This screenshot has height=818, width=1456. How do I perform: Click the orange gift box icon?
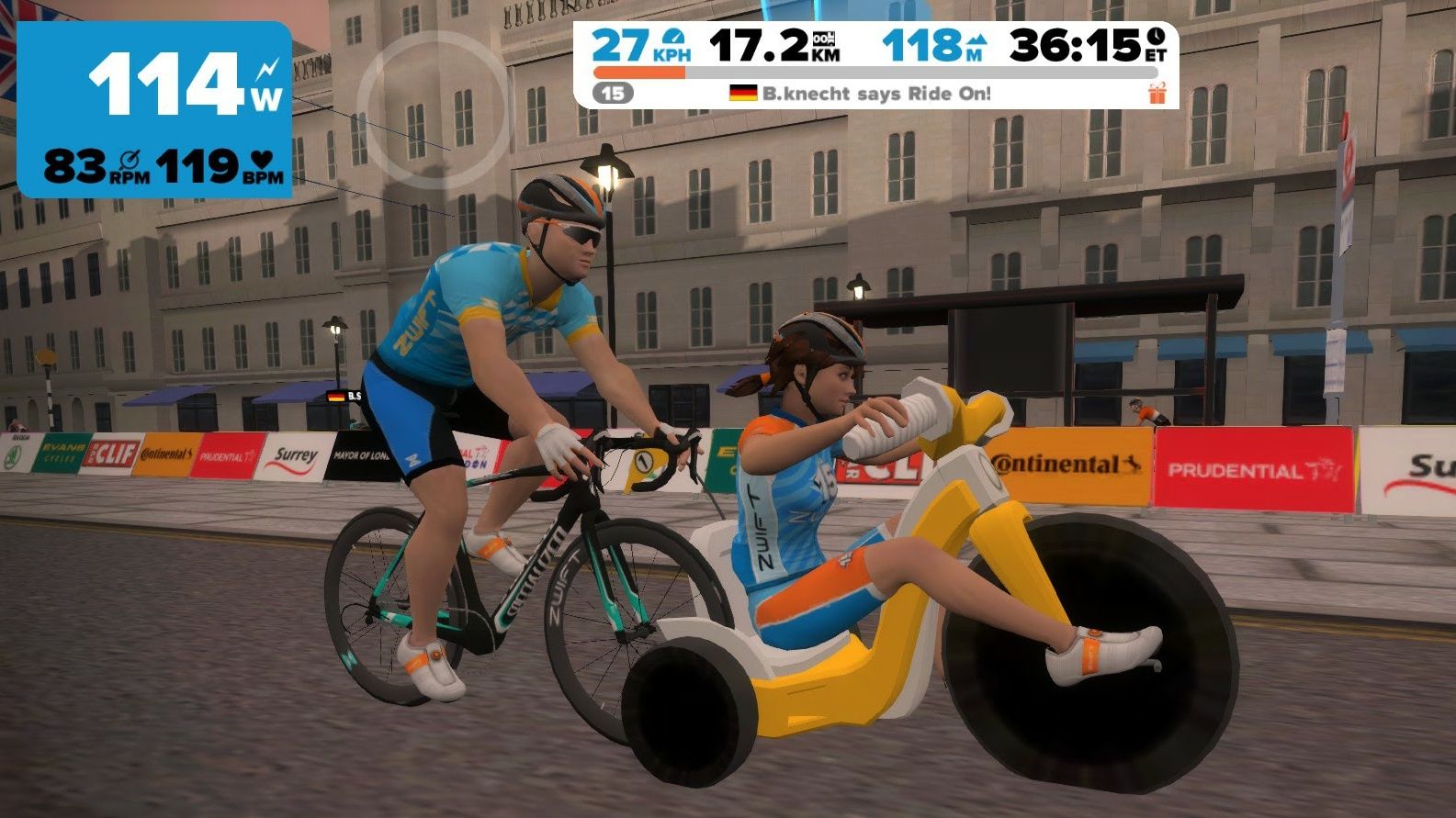(1157, 93)
